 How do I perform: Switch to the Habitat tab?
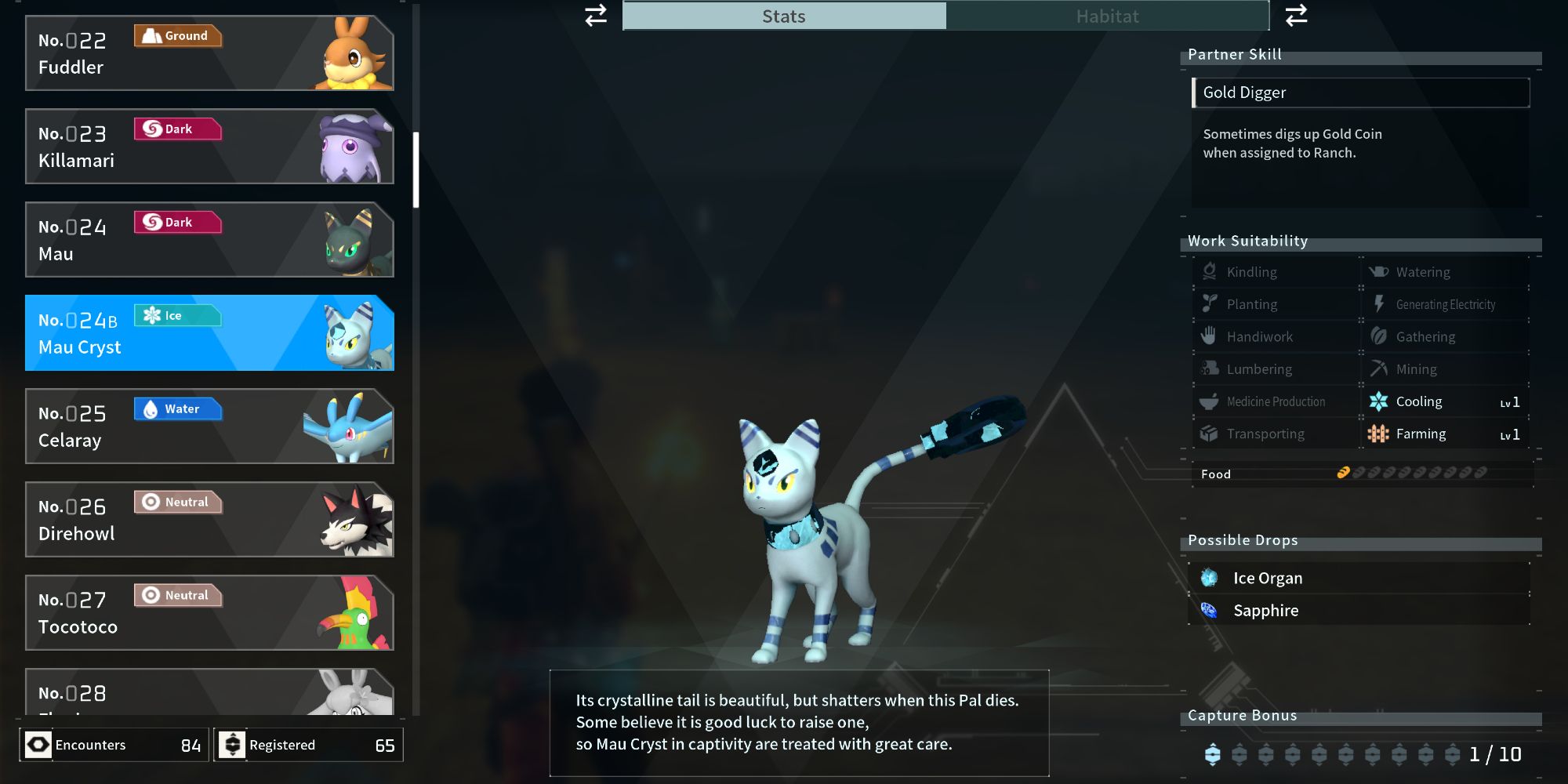point(1108,16)
